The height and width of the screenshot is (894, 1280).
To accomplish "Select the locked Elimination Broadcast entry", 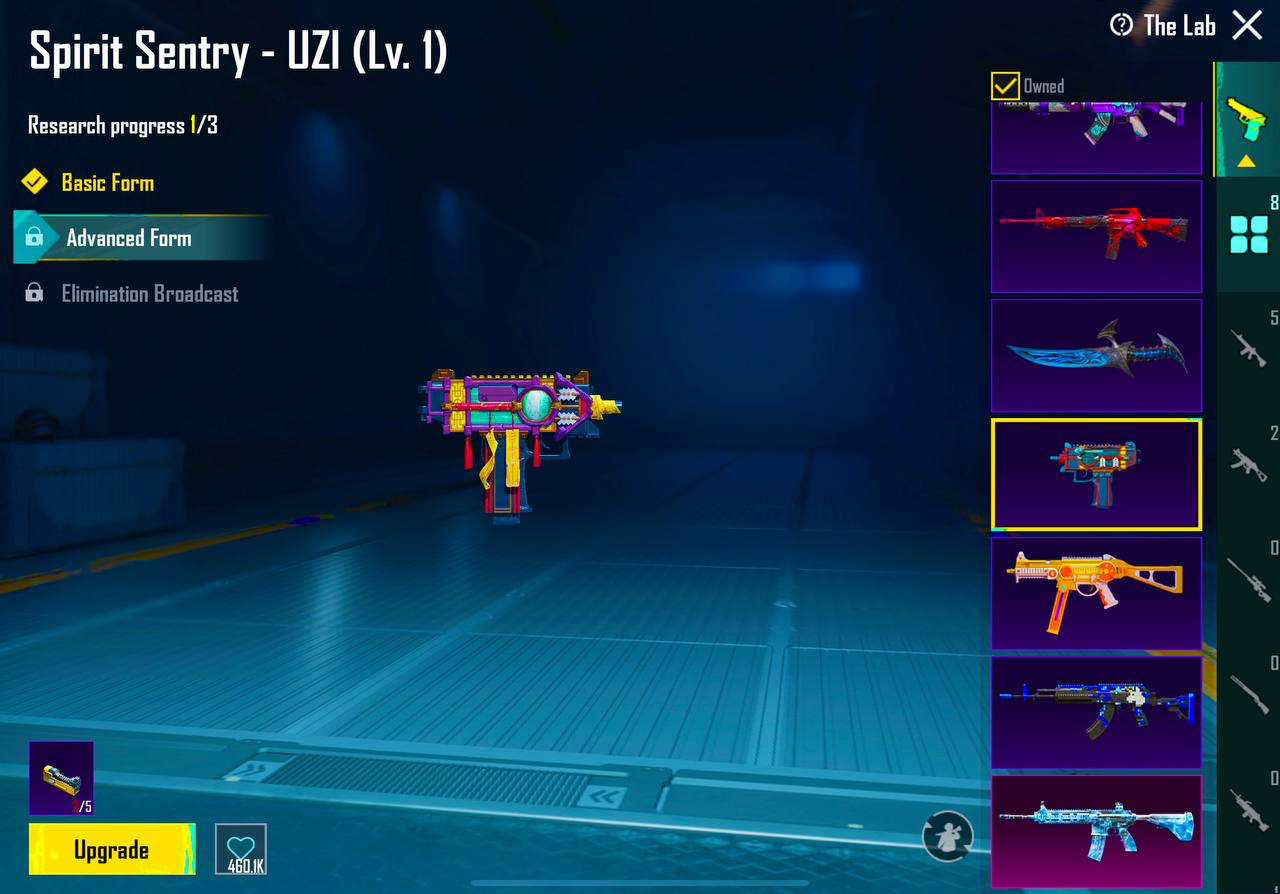I will (x=149, y=294).
